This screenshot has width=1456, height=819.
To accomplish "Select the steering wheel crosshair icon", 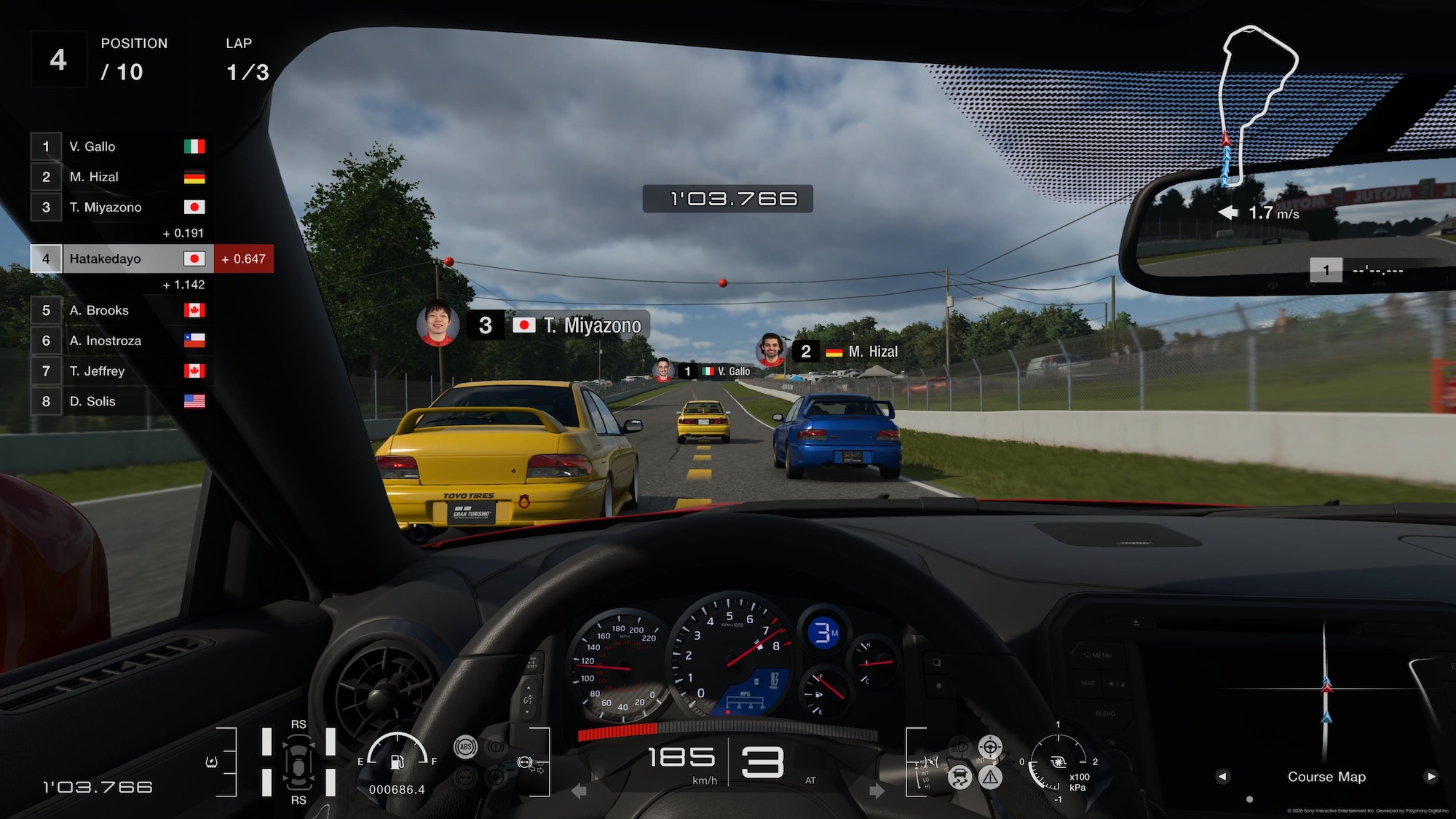I will (990, 747).
